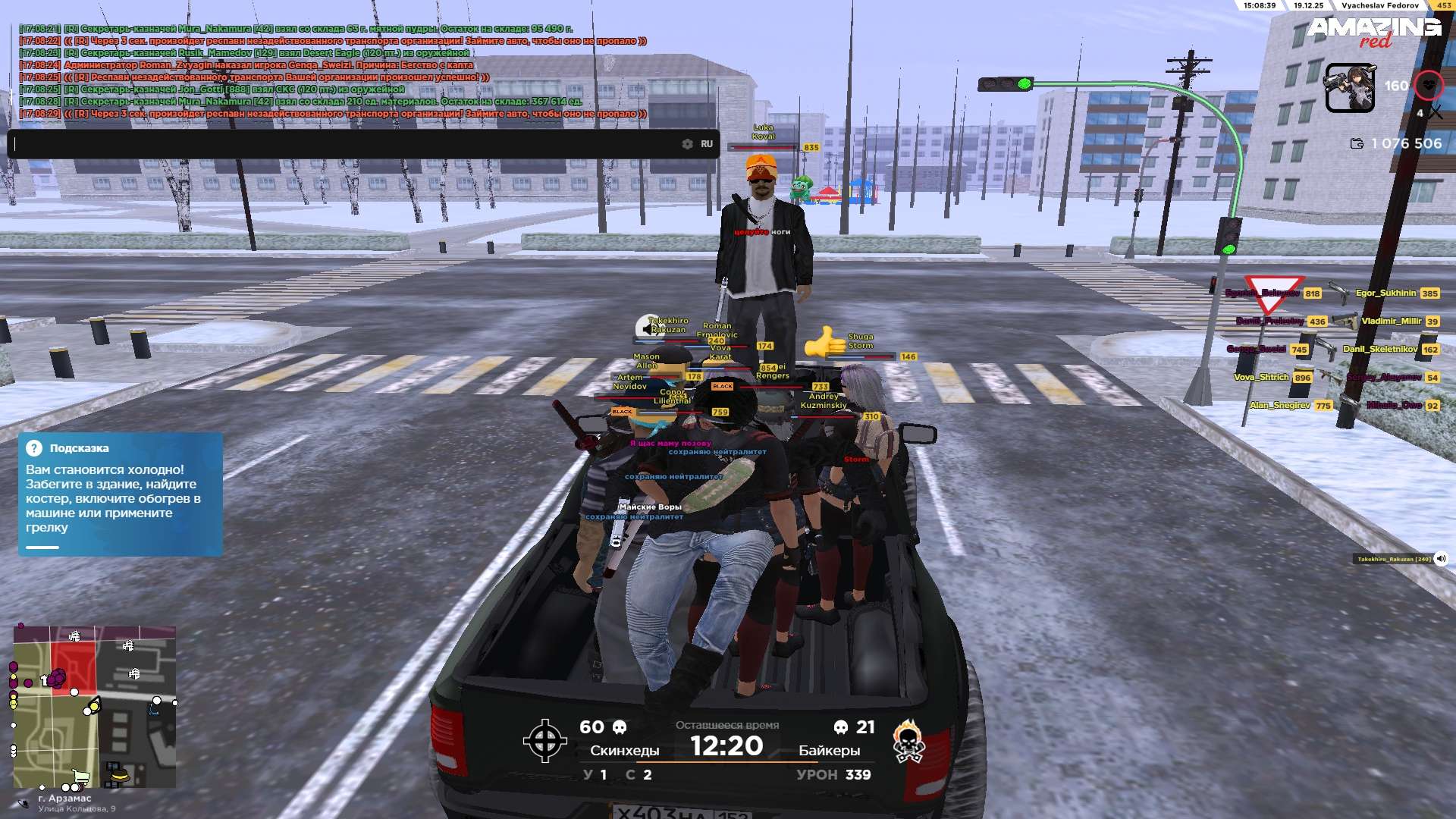Select the anime character avatar portrait

coord(1349,88)
